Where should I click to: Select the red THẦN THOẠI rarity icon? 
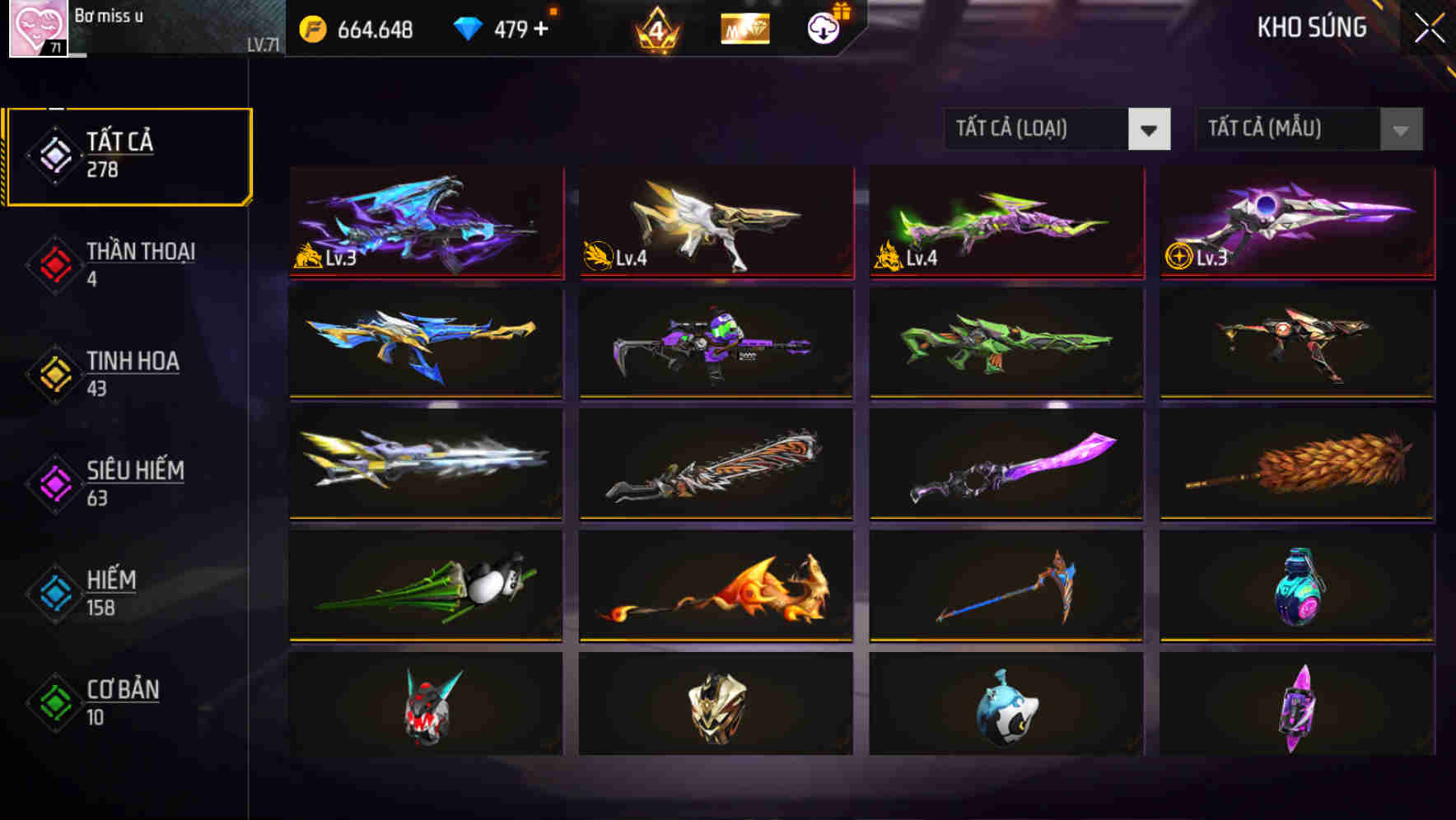pos(52,265)
